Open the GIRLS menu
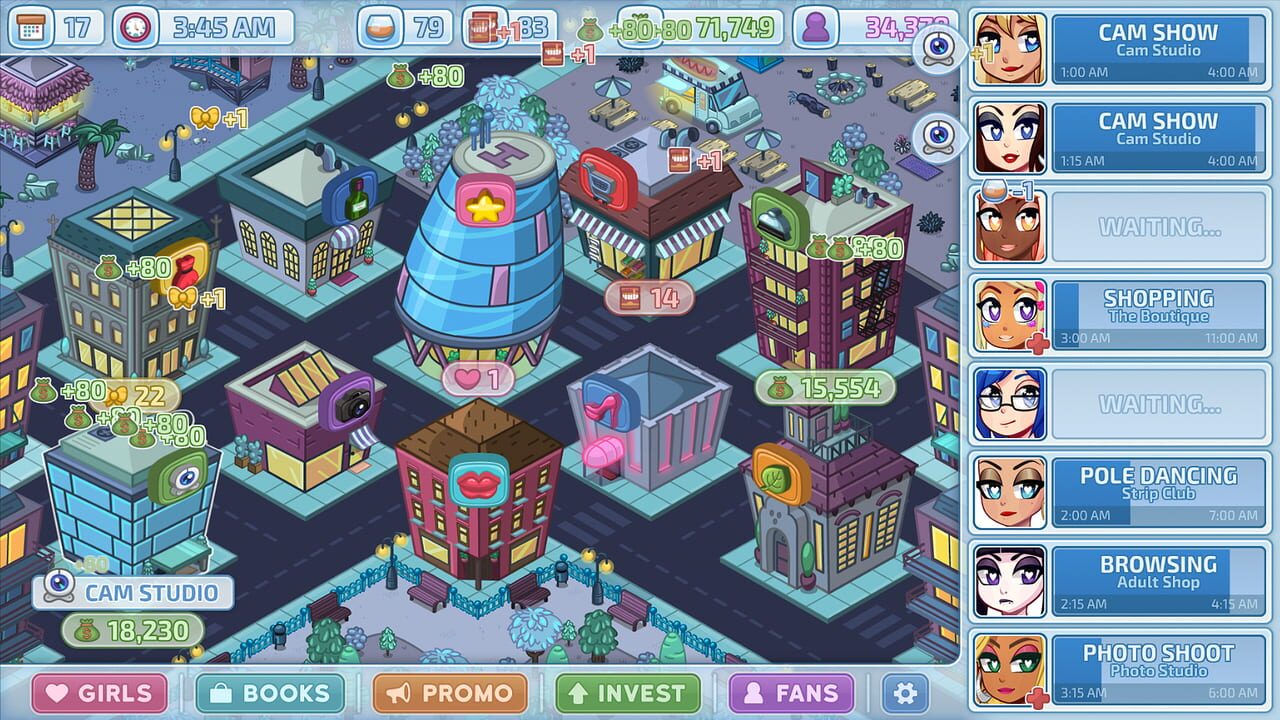The image size is (1280, 720). tap(96, 691)
